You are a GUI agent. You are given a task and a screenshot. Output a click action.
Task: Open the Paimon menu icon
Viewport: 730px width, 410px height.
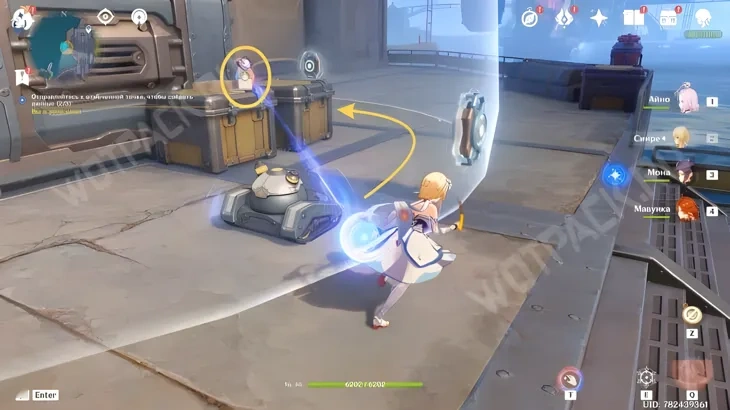(22, 18)
